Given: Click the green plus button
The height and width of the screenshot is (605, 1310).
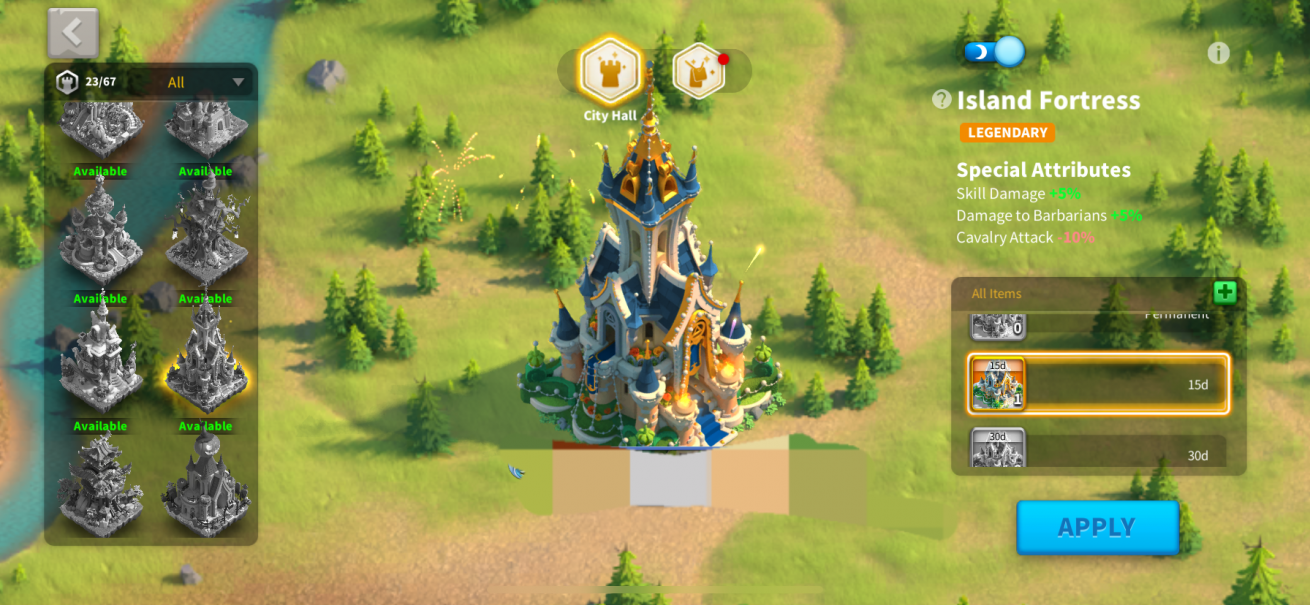Looking at the screenshot, I should (x=1225, y=292).
